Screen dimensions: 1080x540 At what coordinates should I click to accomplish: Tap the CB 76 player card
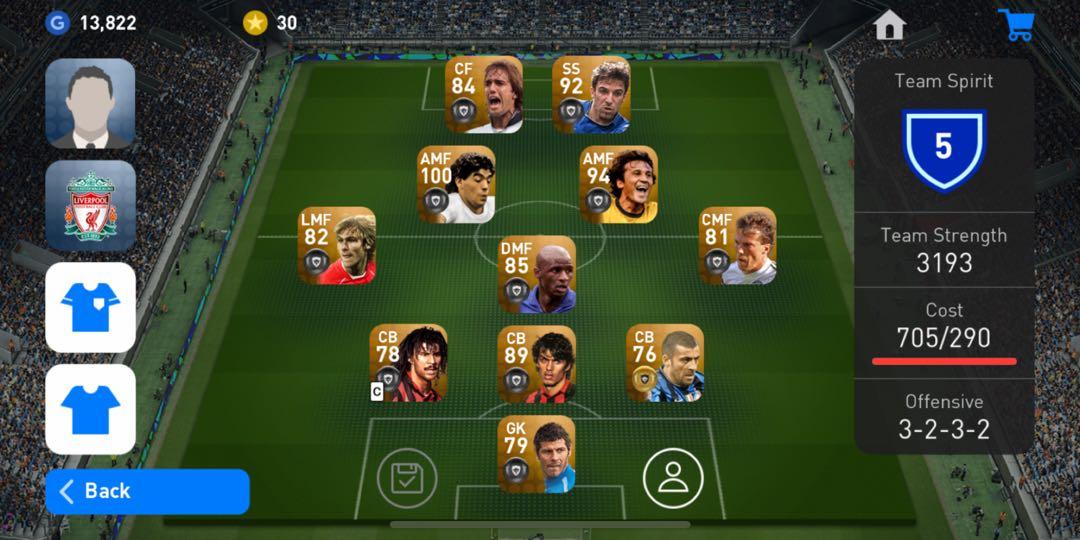[x=665, y=363]
